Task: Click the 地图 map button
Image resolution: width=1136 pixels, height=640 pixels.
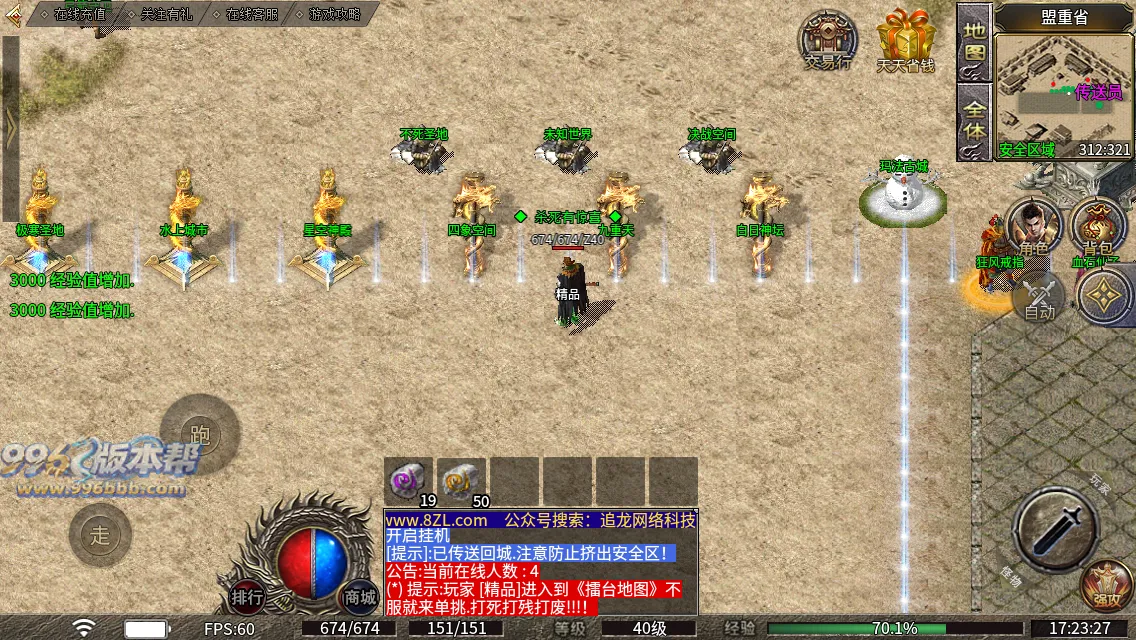Action: pyautogui.click(x=974, y=40)
